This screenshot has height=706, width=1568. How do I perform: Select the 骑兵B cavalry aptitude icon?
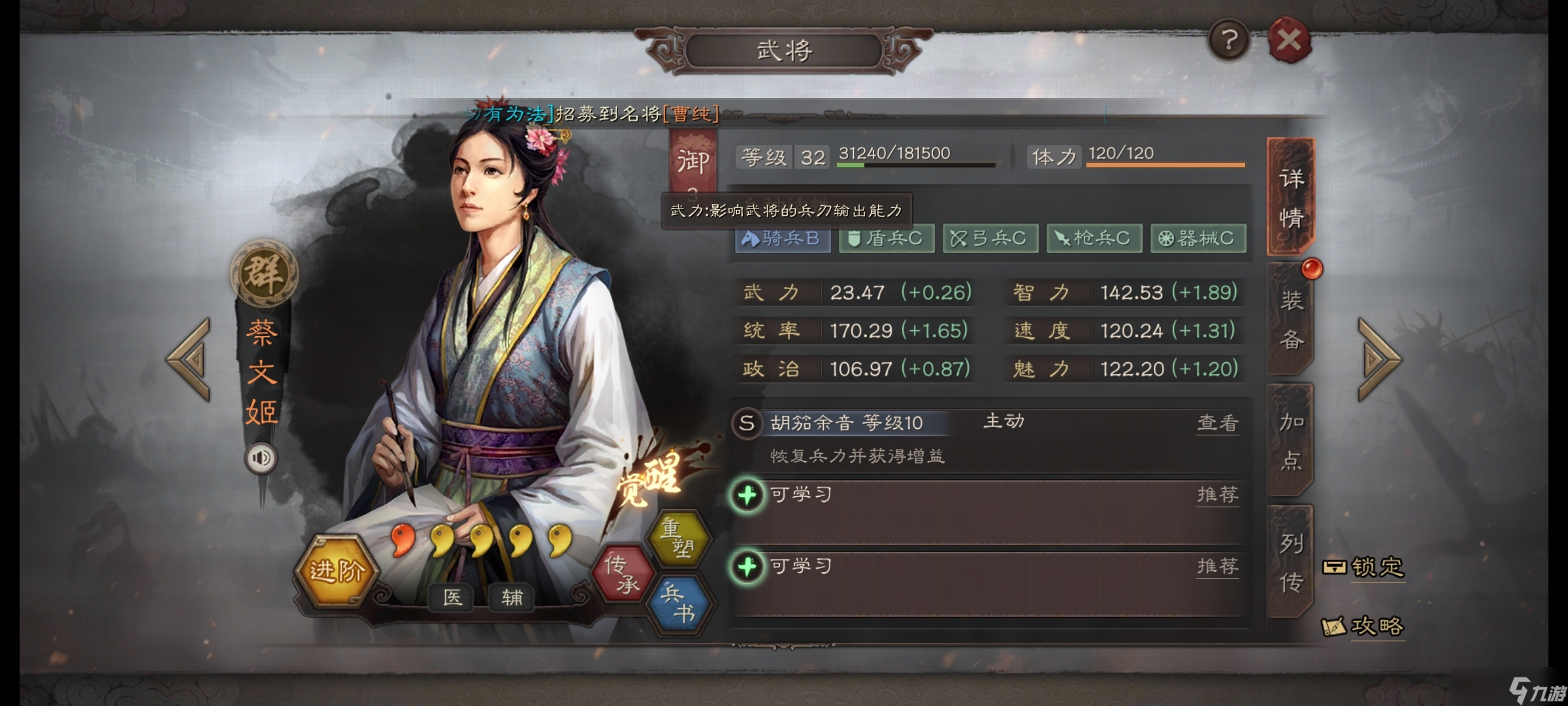coord(782,238)
